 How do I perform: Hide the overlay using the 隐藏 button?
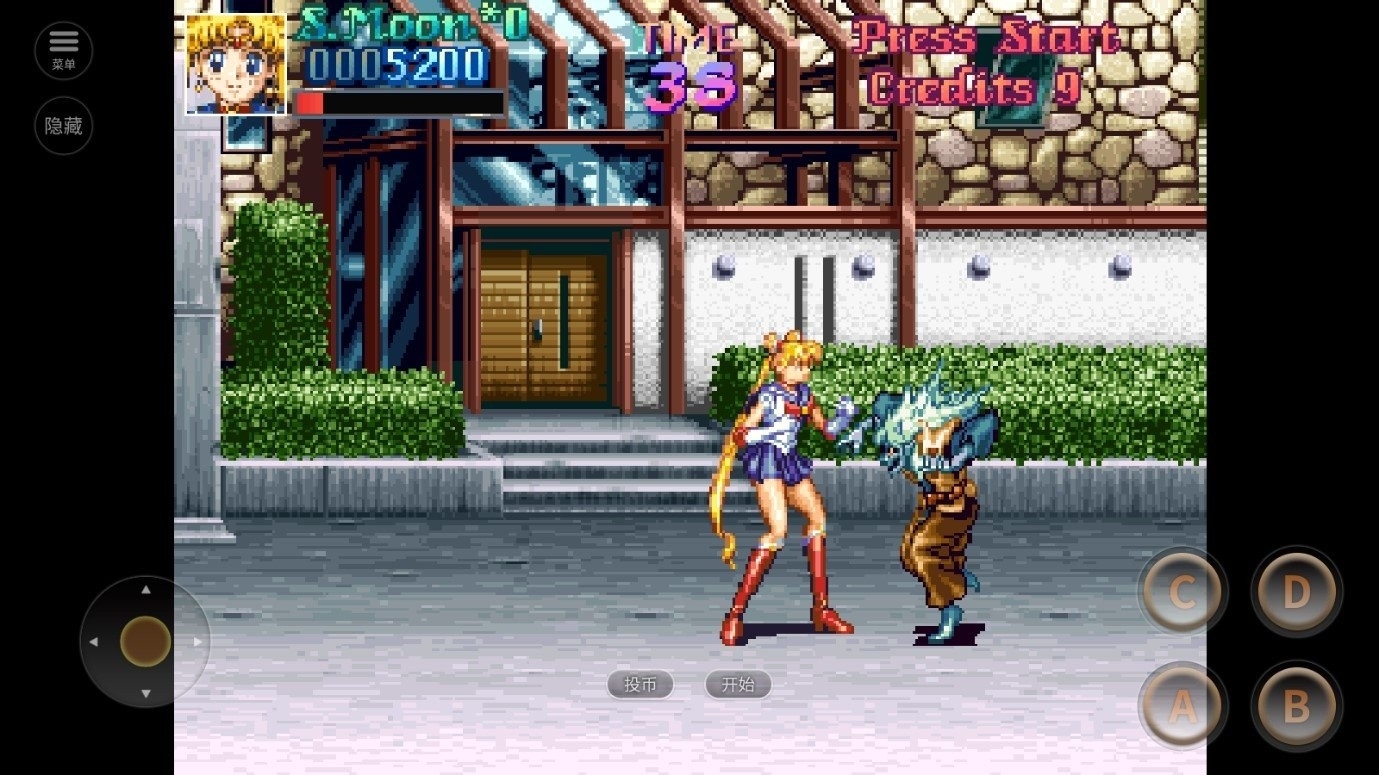[63, 125]
